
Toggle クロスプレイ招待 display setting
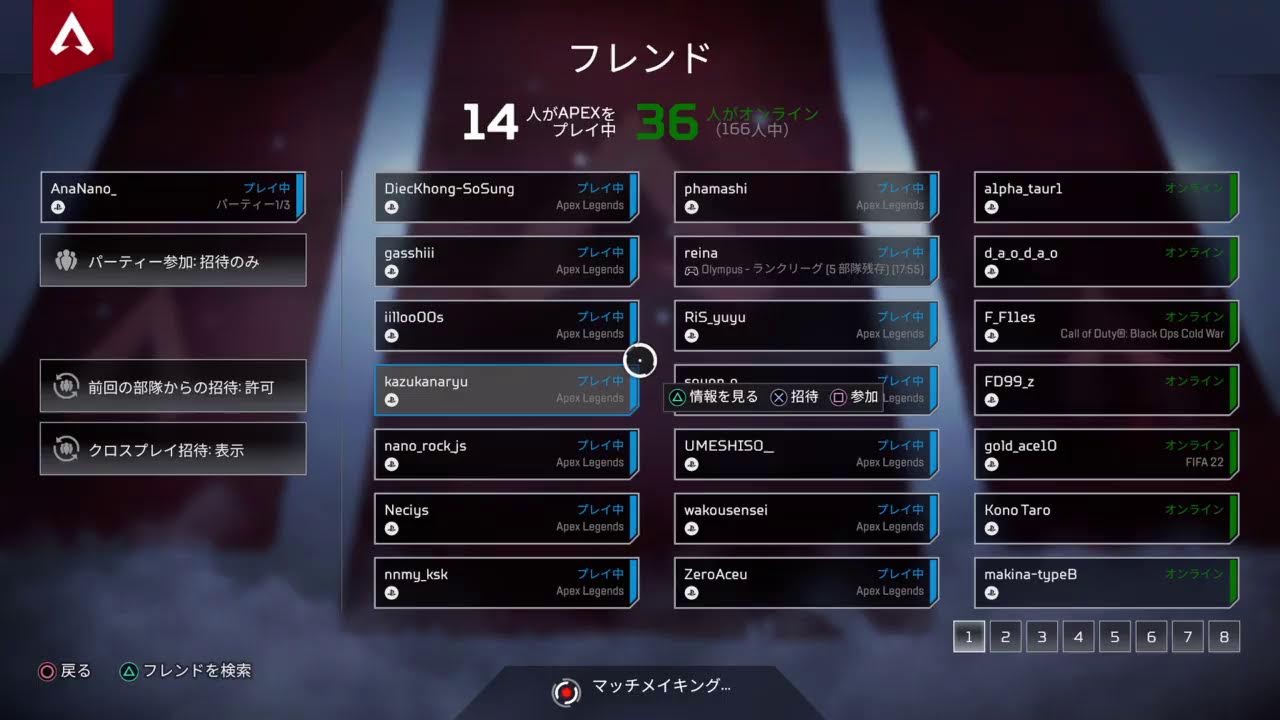pos(173,450)
